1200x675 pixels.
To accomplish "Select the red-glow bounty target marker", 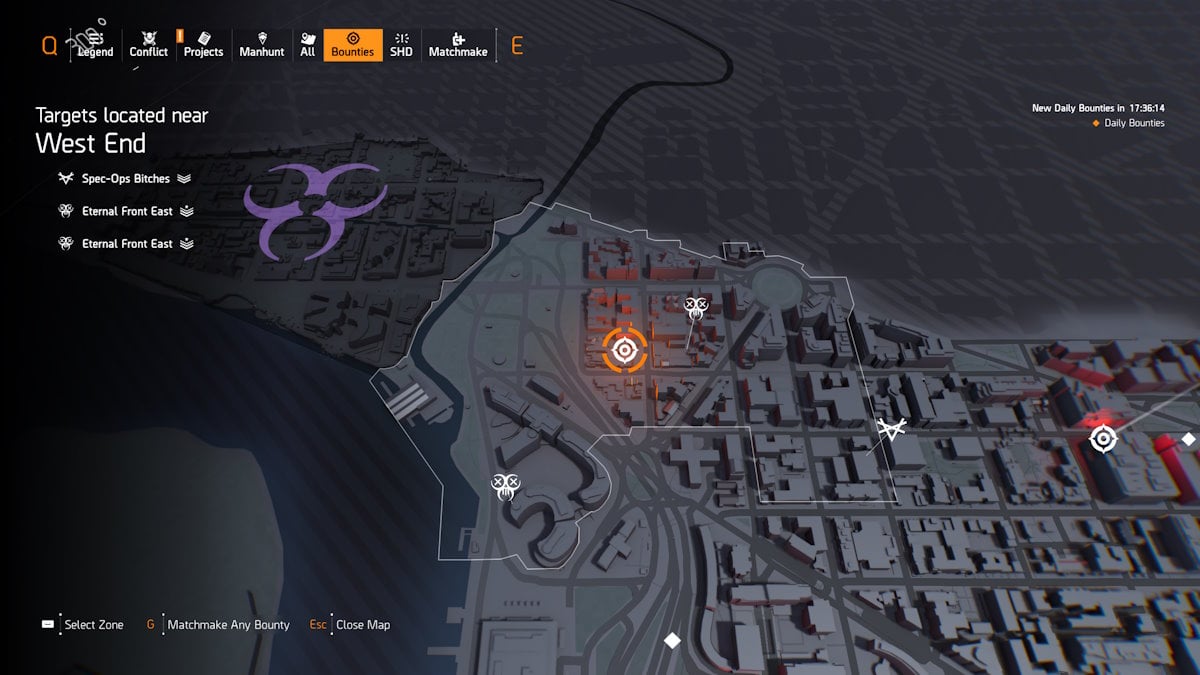I will point(1103,438).
